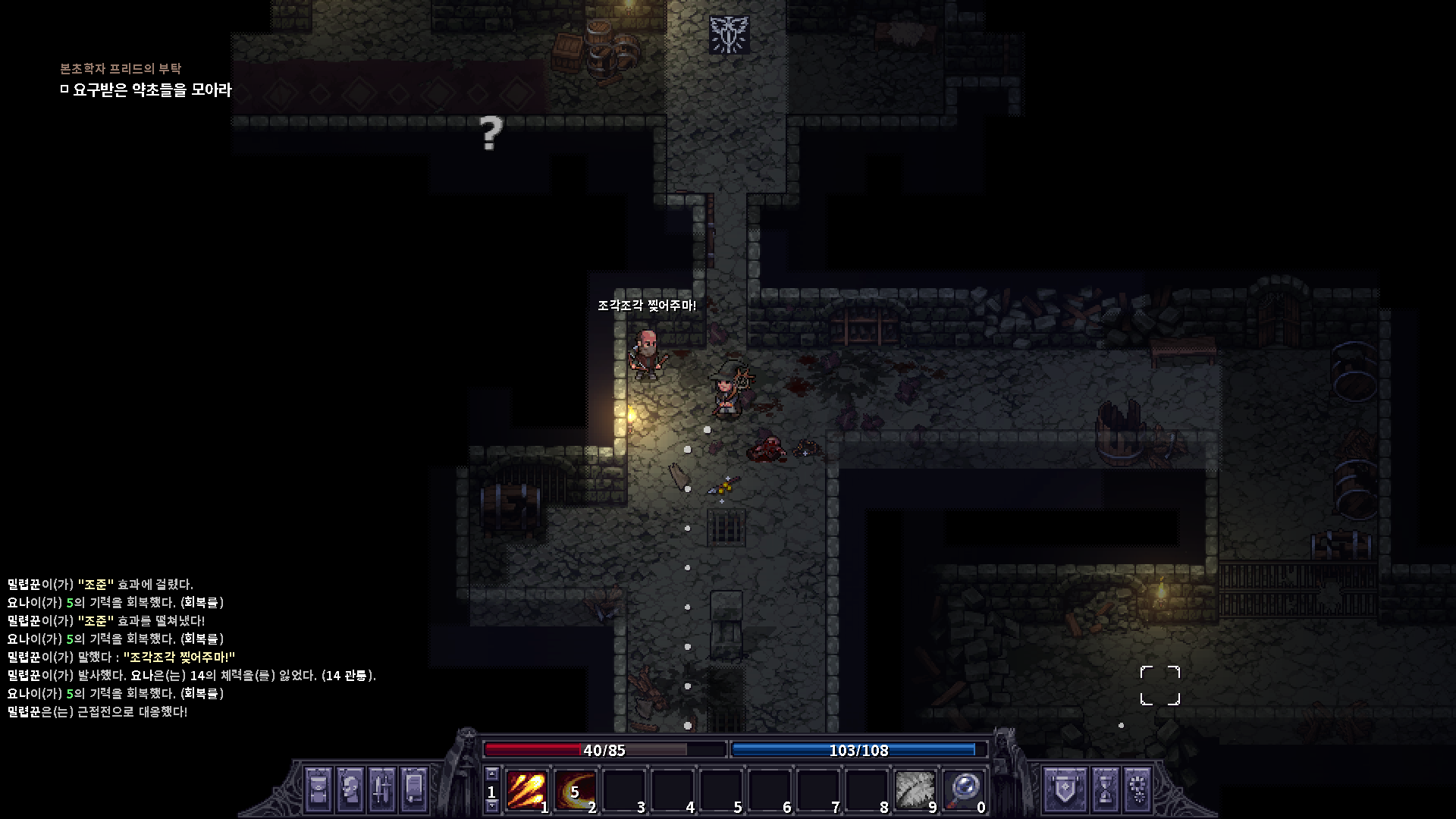Screen dimensions: 1456x819
Task: Open the crossed swords skills button
Action: click(x=382, y=789)
